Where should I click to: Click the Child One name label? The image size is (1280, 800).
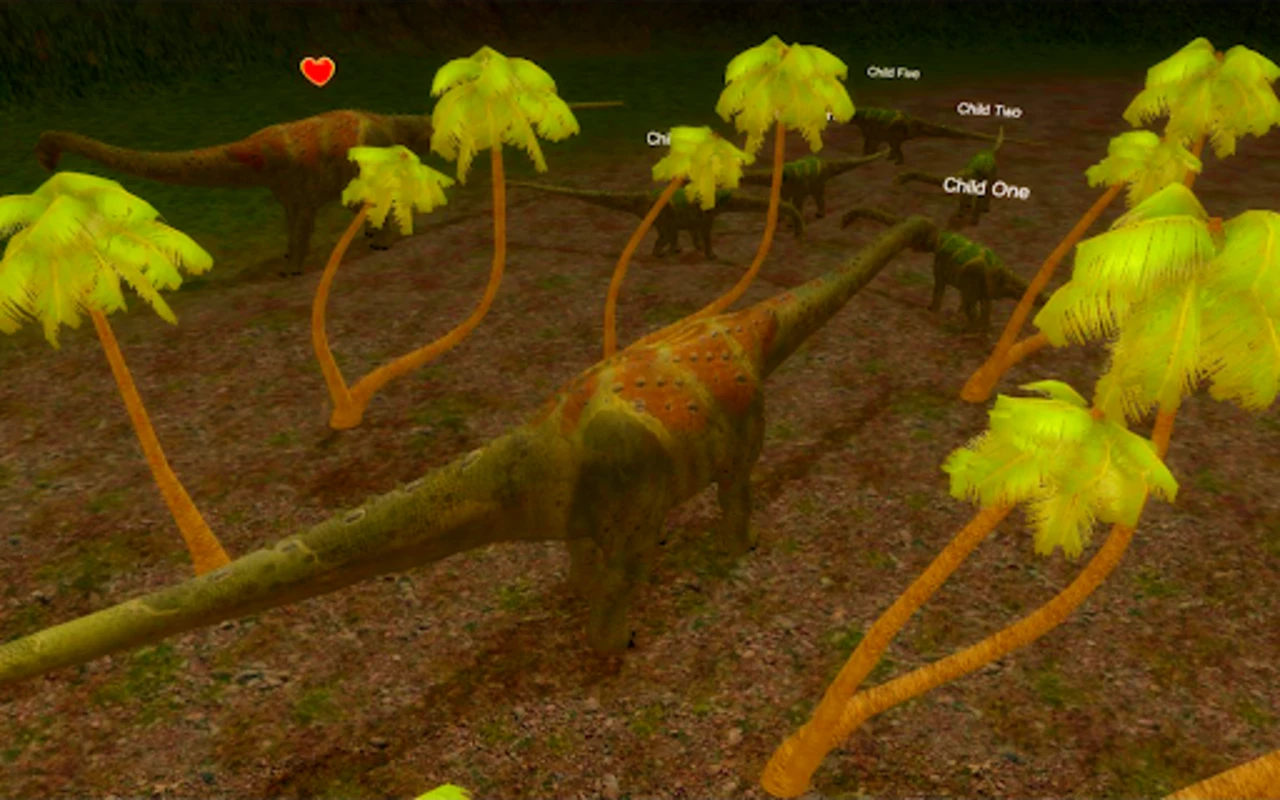tap(985, 188)
